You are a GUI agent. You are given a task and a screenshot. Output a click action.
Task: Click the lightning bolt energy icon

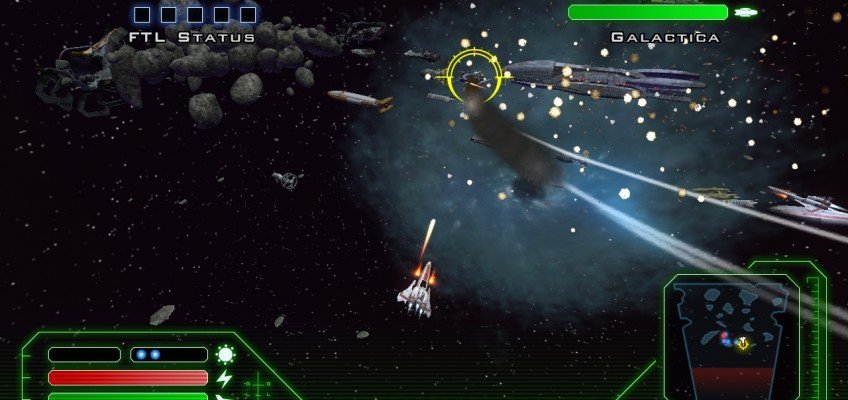(x=225, y=378)
